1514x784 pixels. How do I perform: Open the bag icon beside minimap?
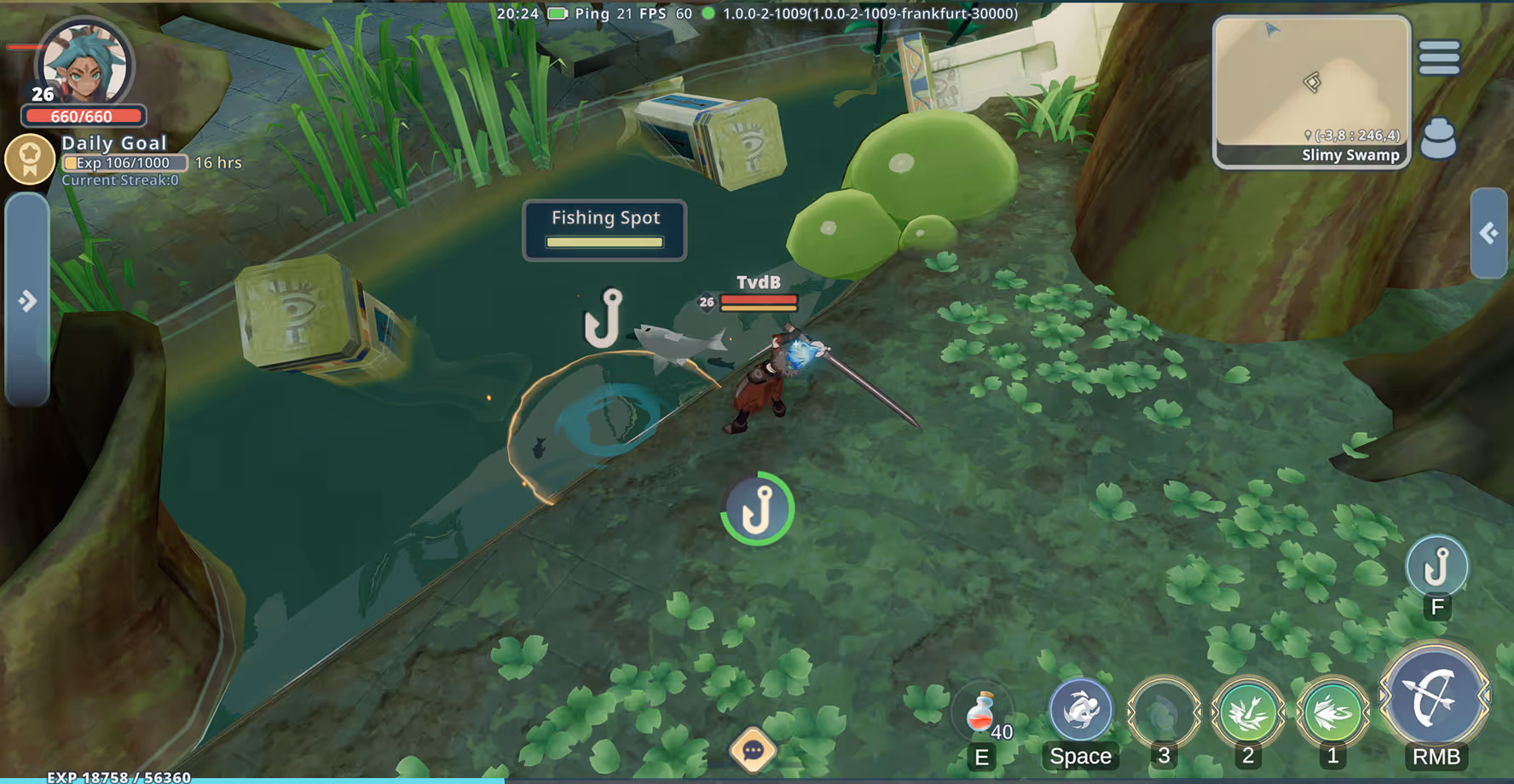(x=1438, y=138)
